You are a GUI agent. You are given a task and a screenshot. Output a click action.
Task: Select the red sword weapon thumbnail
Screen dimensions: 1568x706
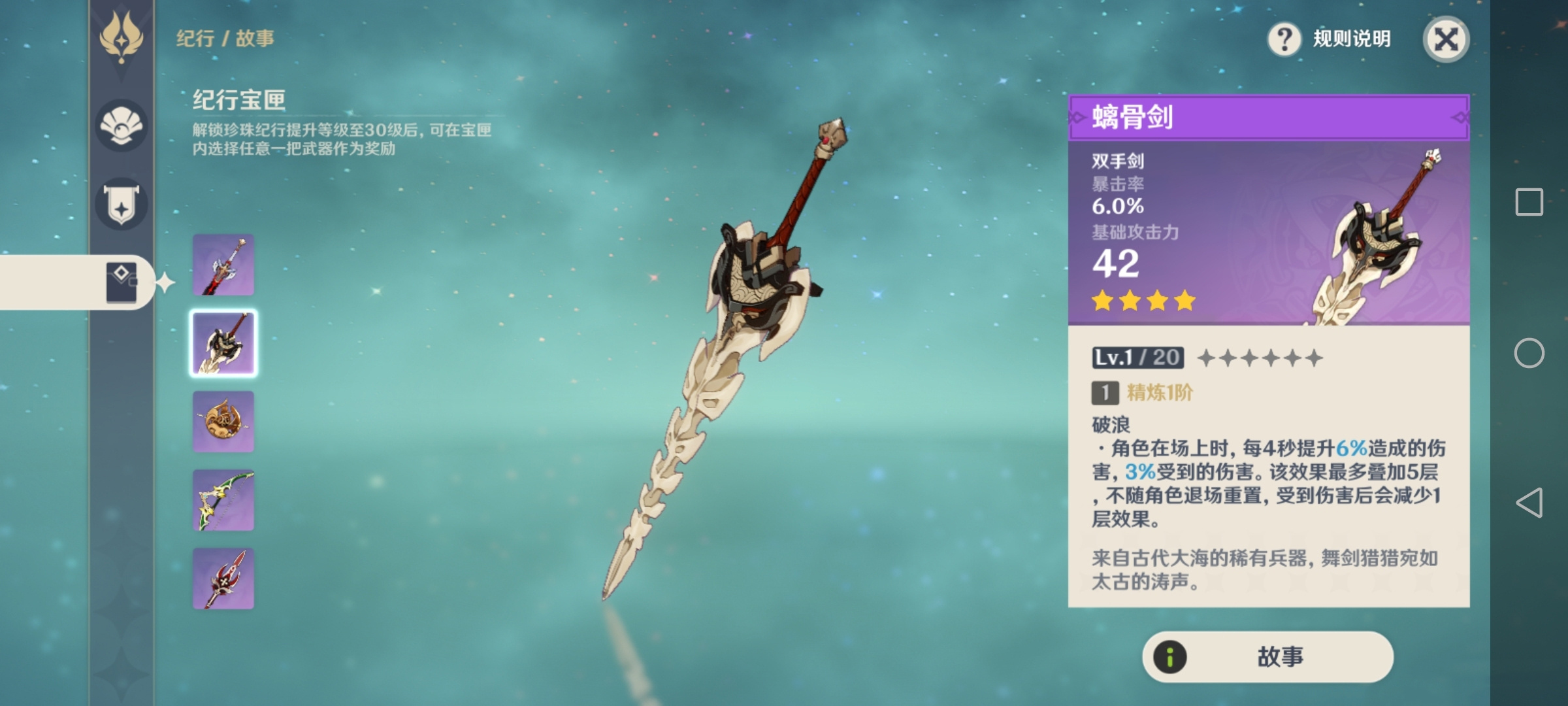click(223, 265)
